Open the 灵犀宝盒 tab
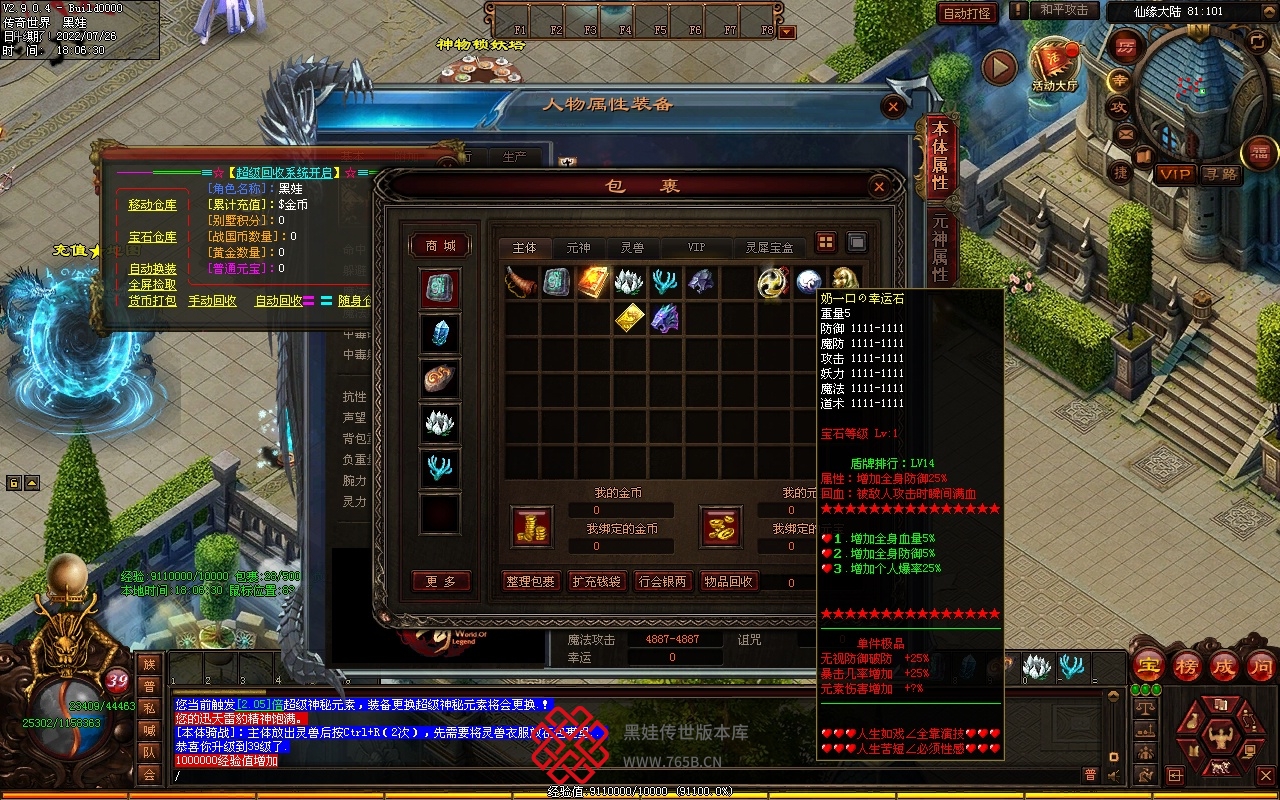The width and height of the screenshot is (1280, 800). [769, 248]
